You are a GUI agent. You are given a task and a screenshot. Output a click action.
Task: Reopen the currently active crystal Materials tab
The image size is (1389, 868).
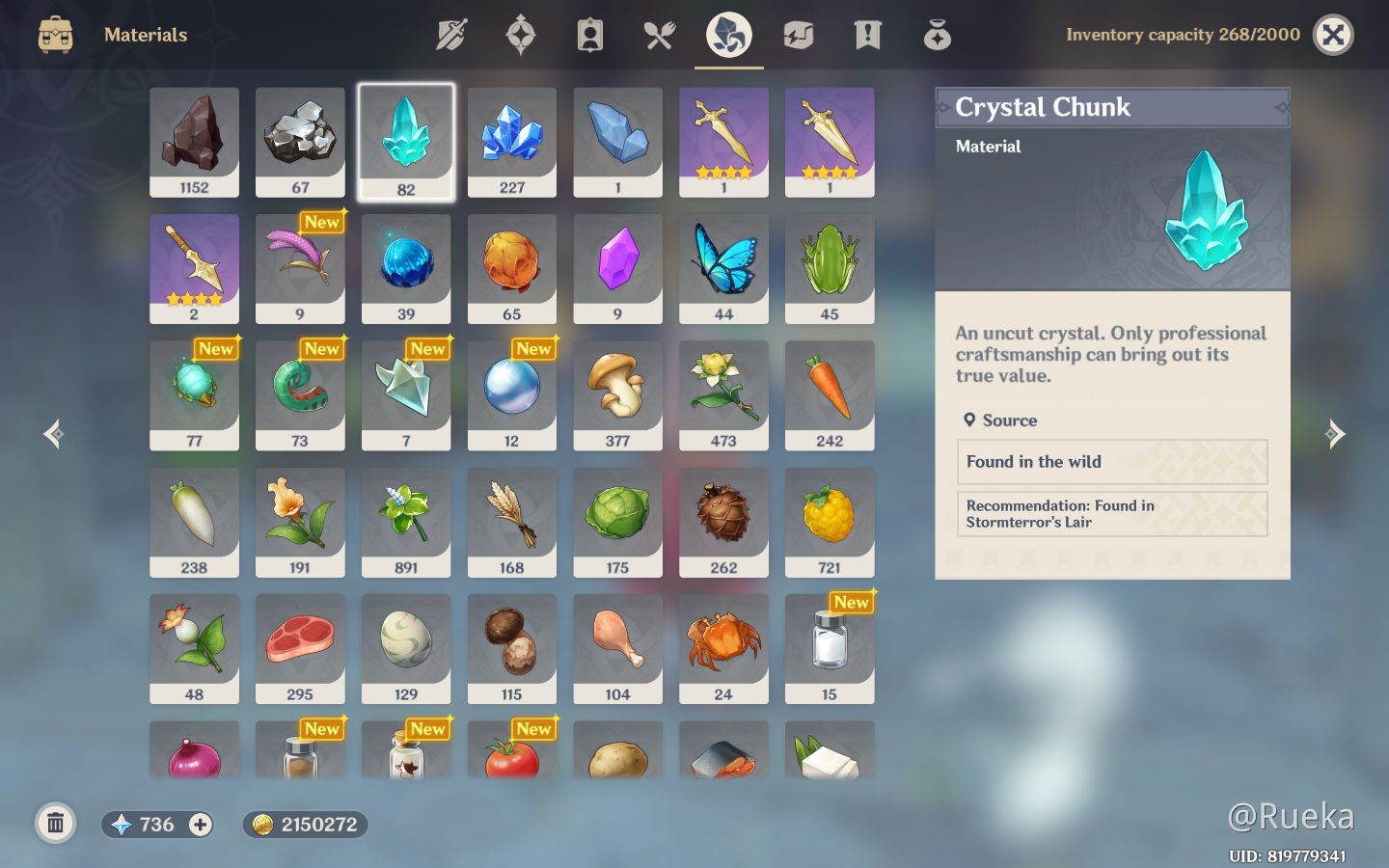click(728, 35)
